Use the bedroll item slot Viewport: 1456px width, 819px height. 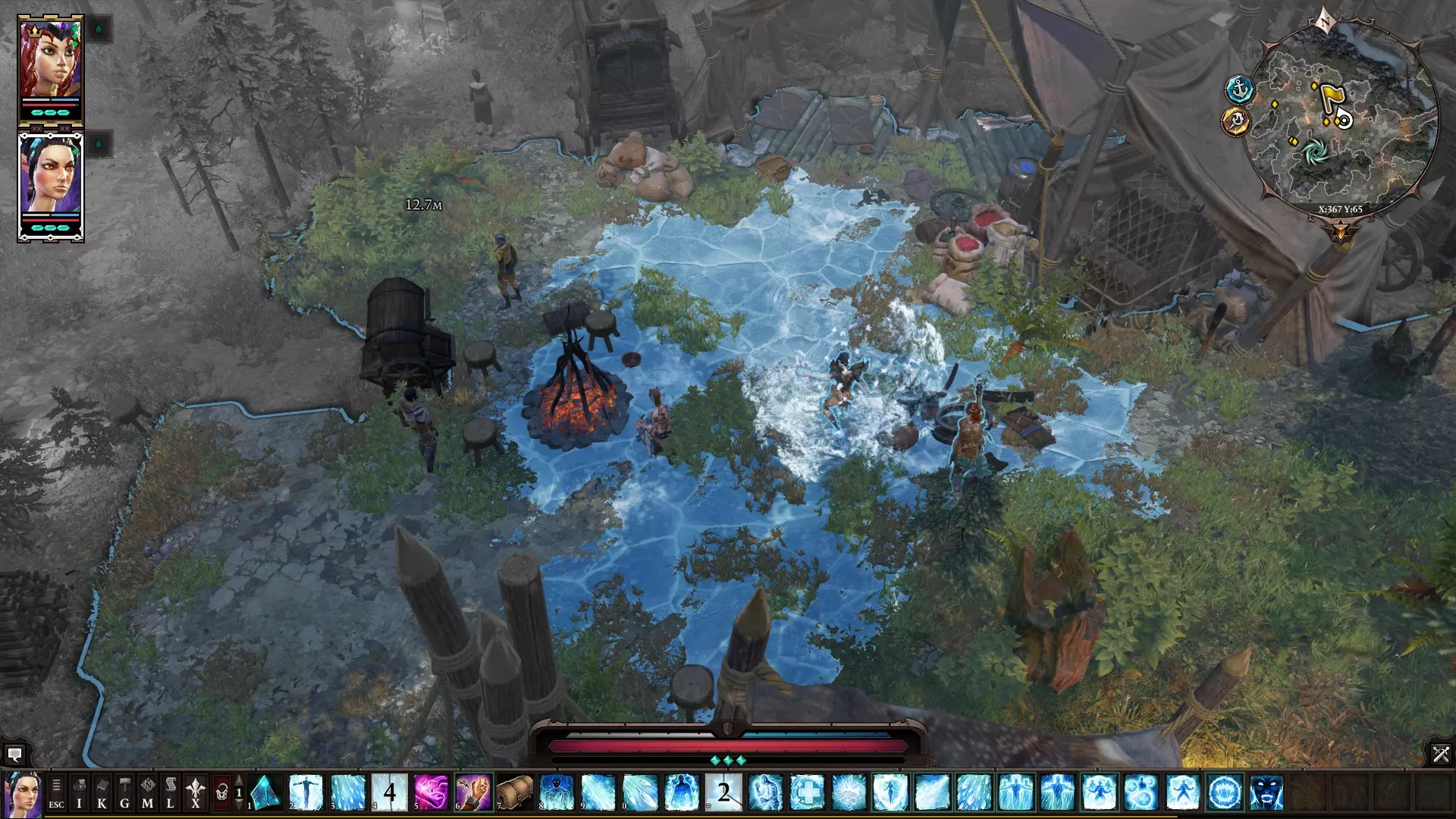[x=515, y=792]
